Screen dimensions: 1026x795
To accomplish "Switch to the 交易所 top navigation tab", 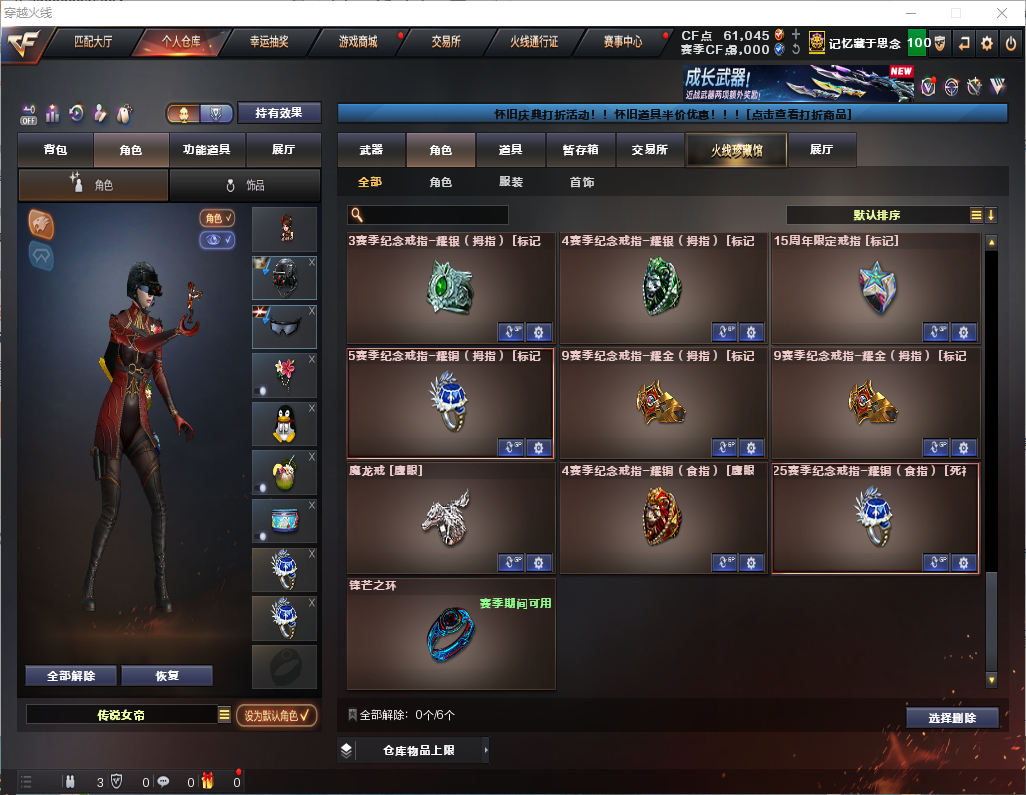I will tap(446, 42).
